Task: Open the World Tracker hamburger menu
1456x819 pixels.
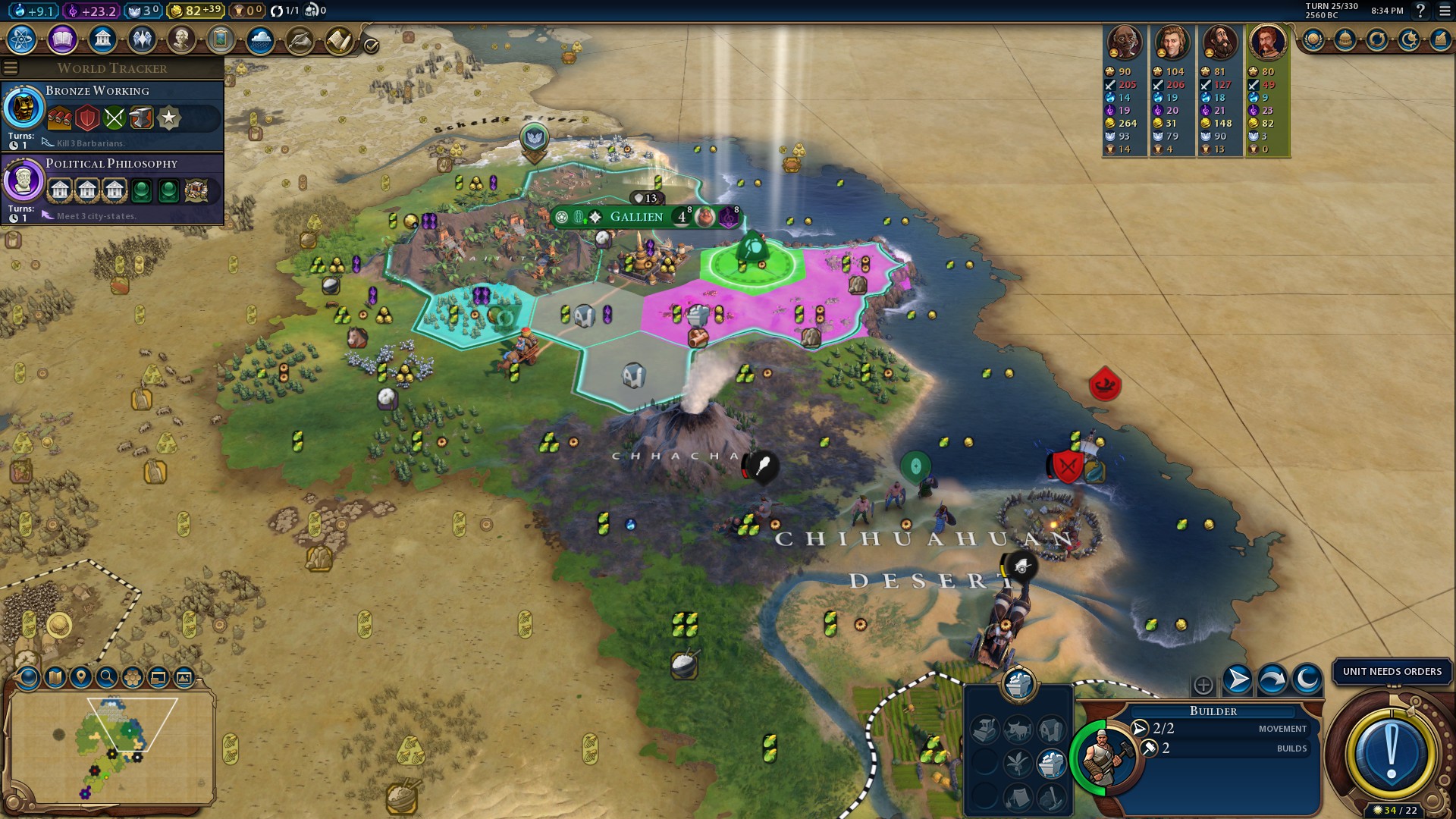Action: pos(11,68)
